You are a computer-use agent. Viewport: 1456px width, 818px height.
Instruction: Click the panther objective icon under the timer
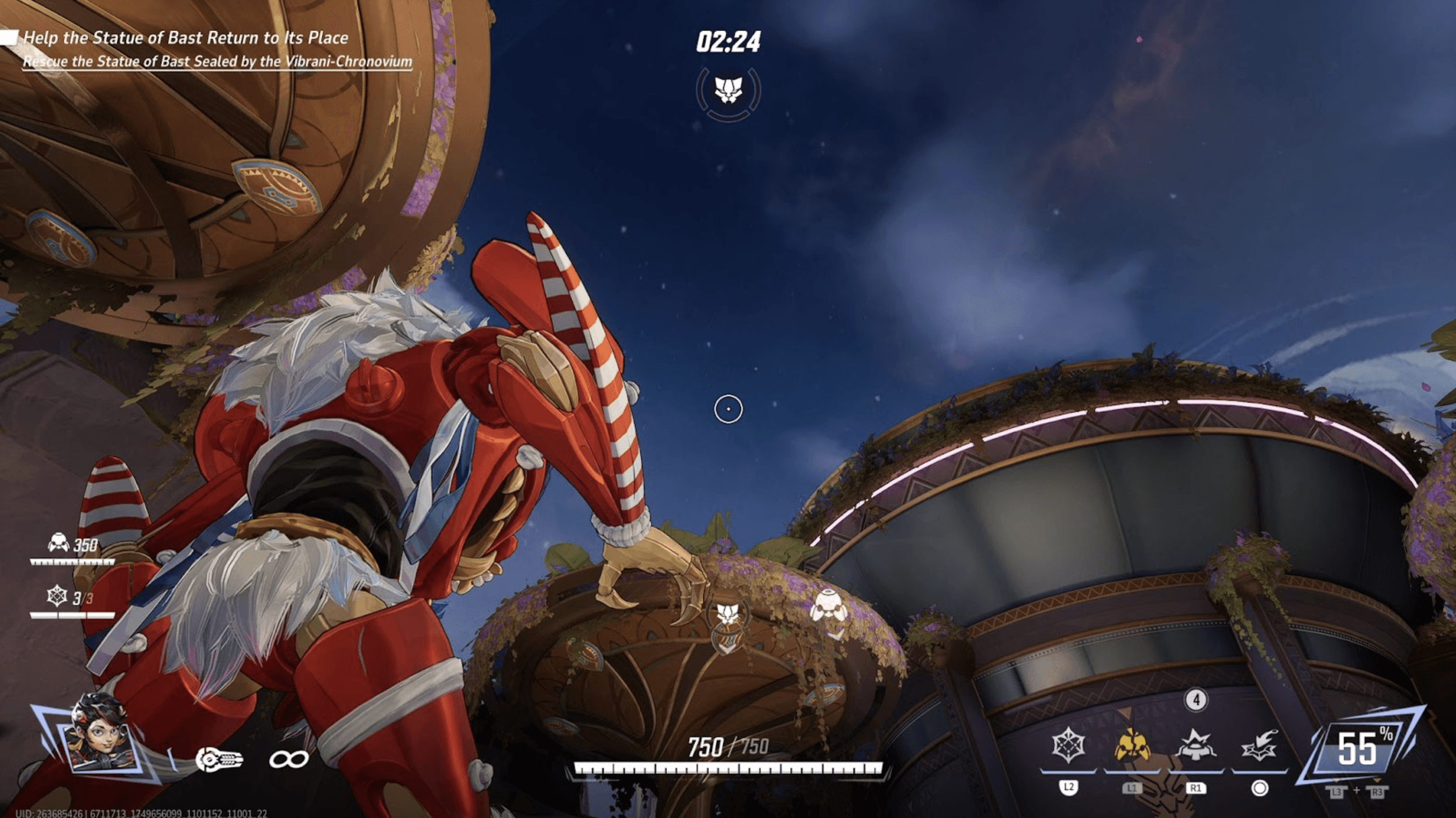point(728,91)
